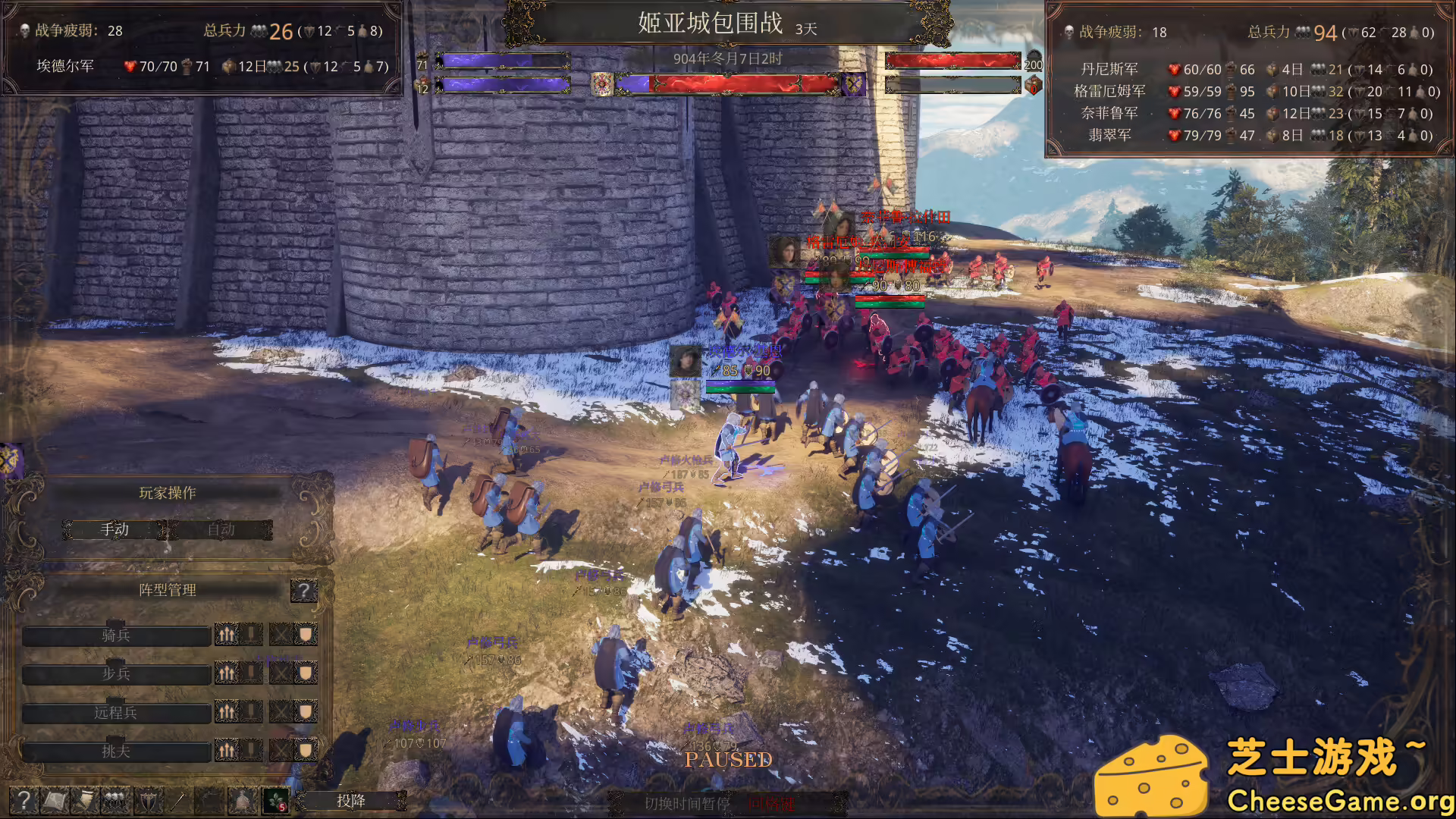Switch player operation mode to 自动

click(222, 529)
